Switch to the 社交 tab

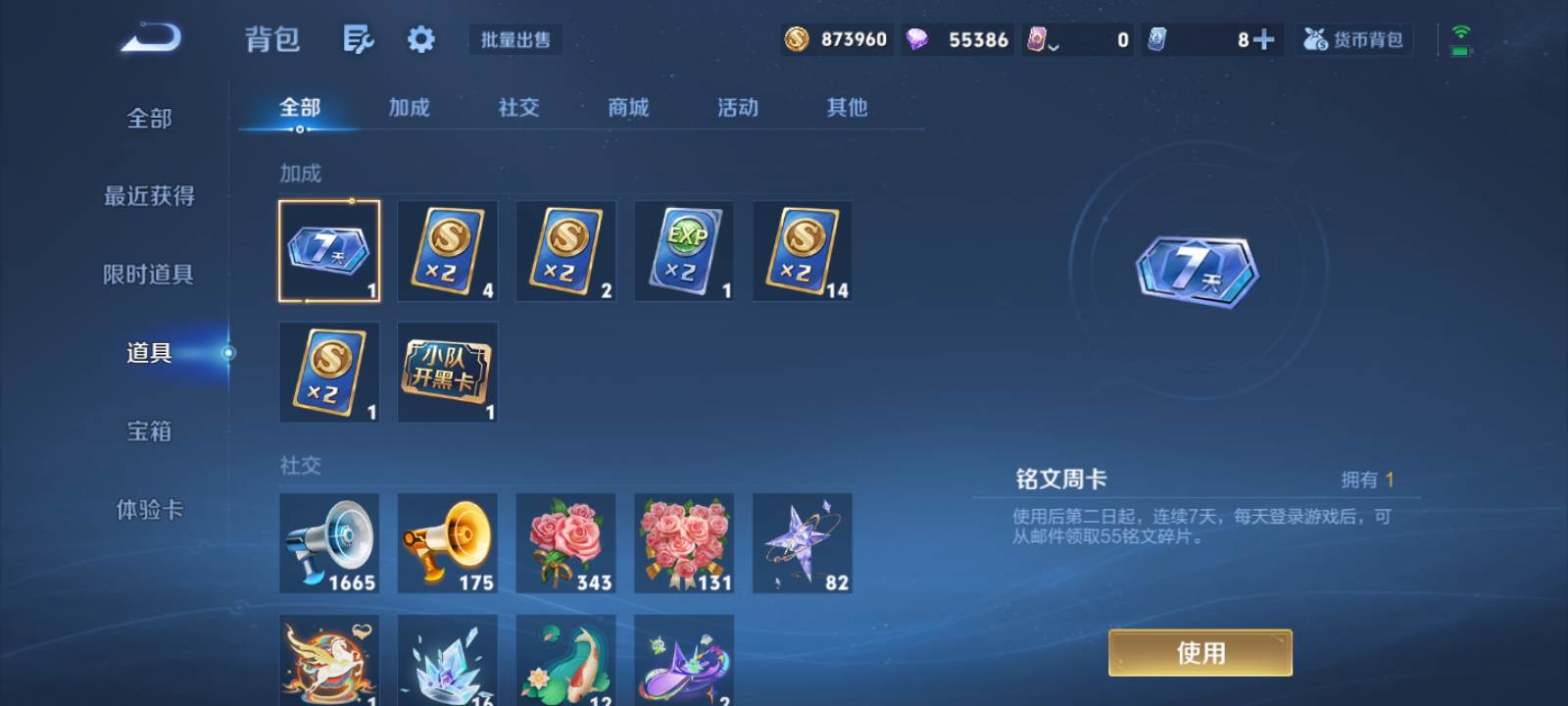518,108
